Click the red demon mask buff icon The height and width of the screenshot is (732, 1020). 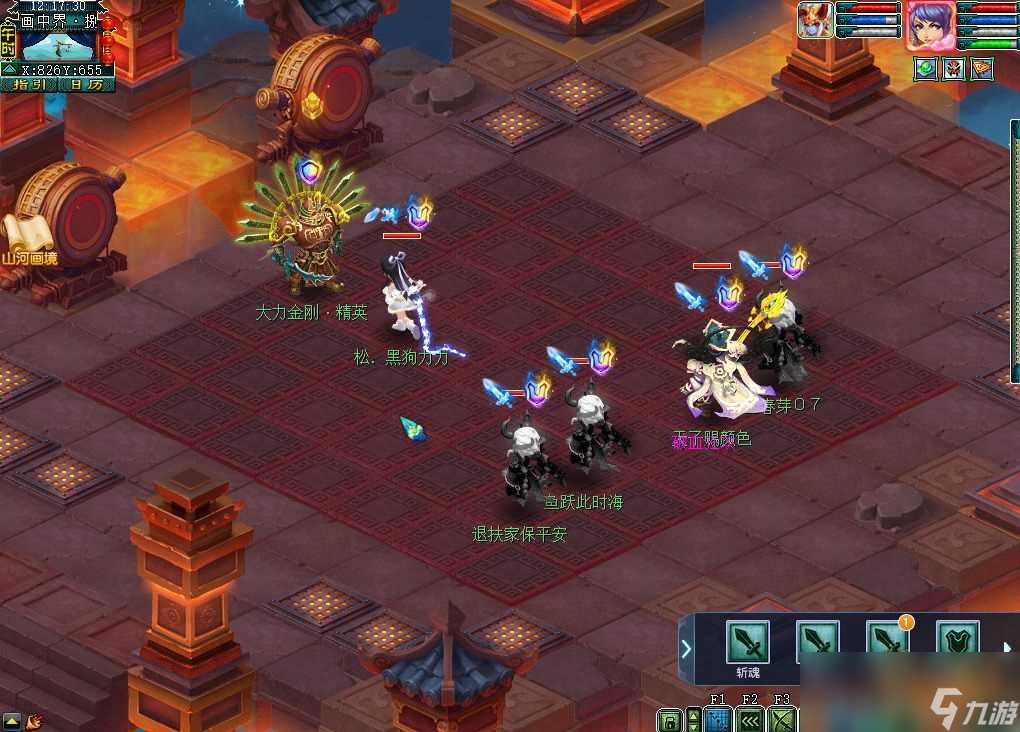[x=954, y=68]
